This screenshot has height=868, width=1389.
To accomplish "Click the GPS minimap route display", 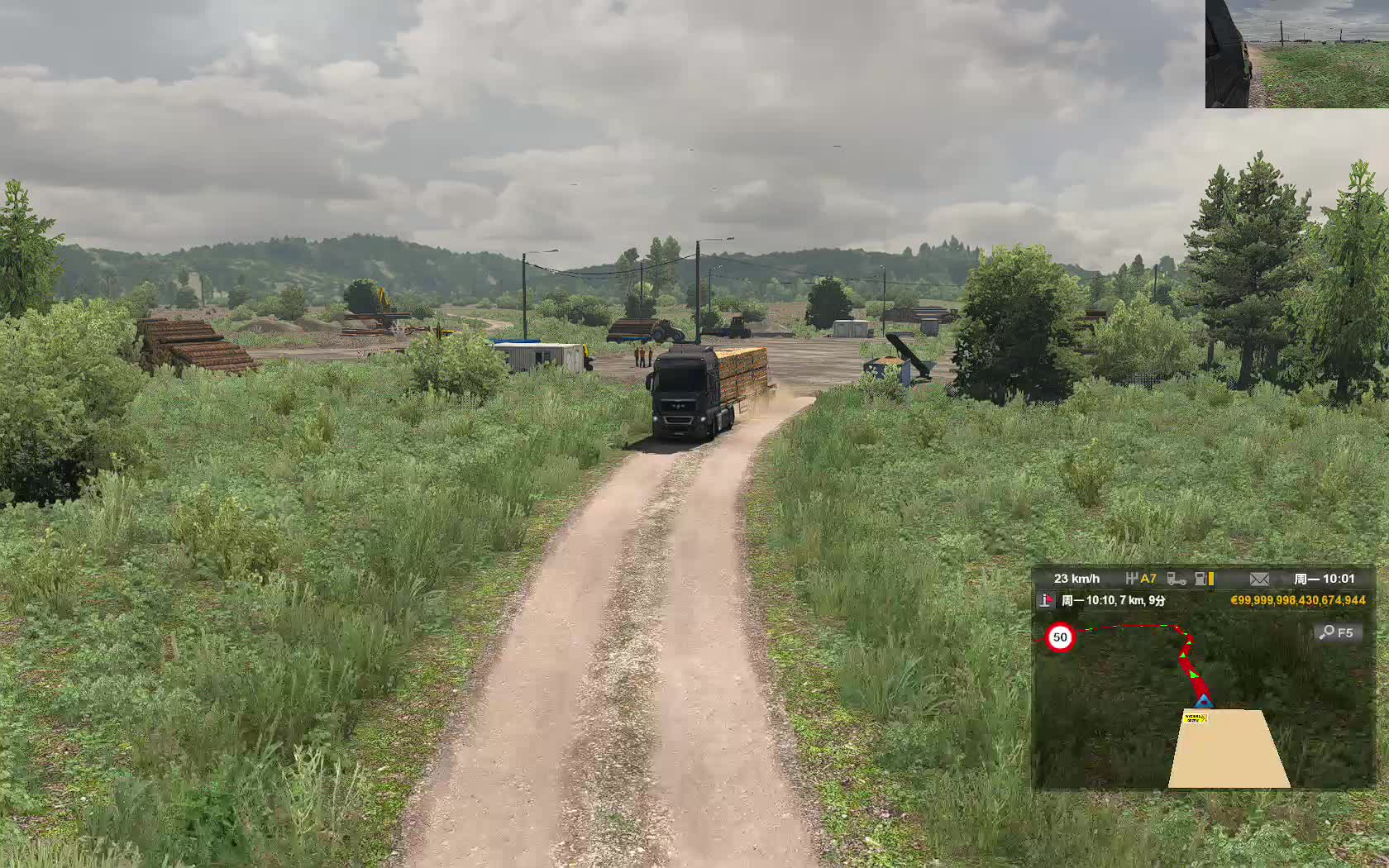I will pos(1204,701).
